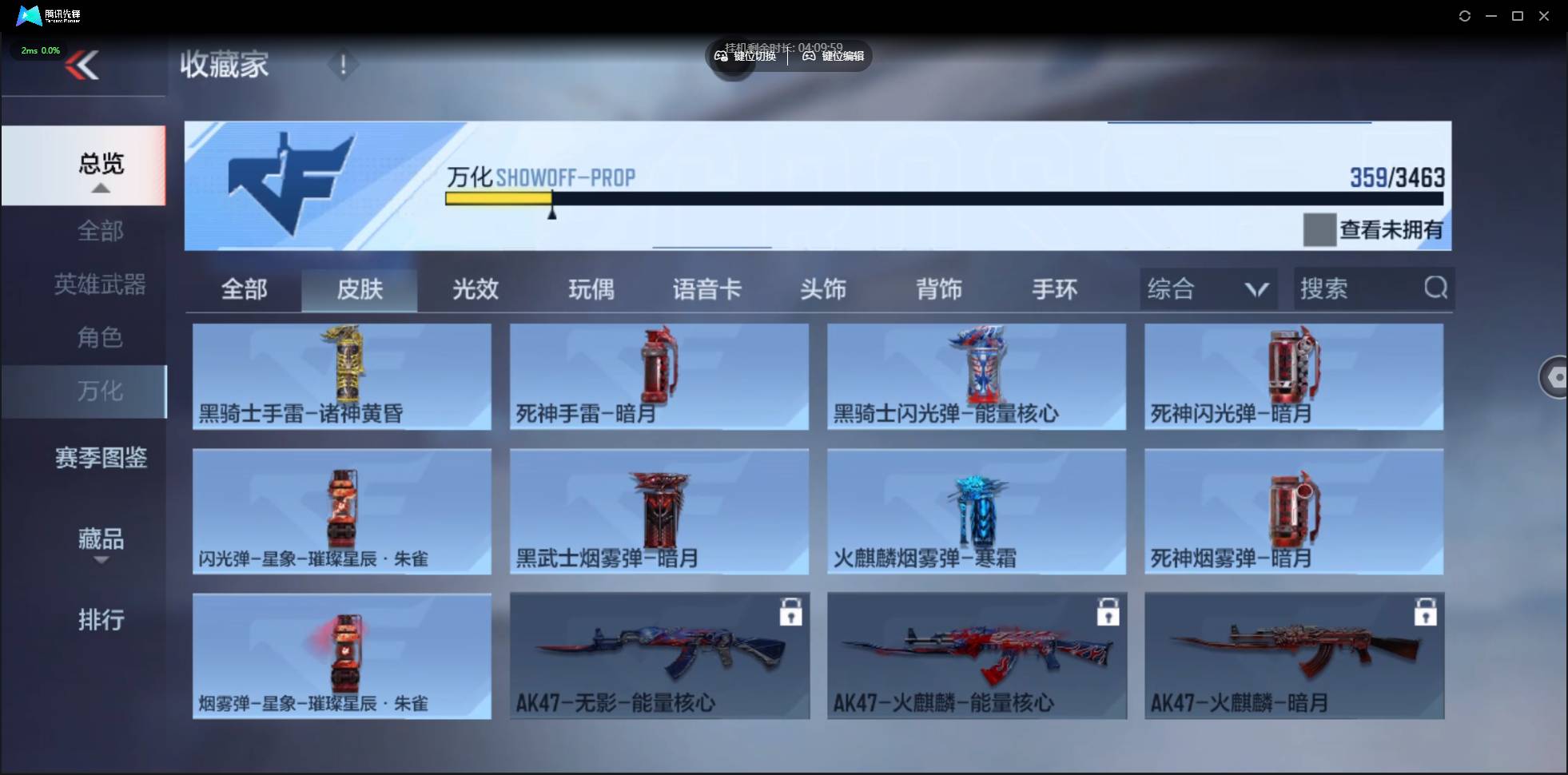Enable the 查看未拥有 checkbox
This screenshot has height=775, width=1568.
(1319, 229)
